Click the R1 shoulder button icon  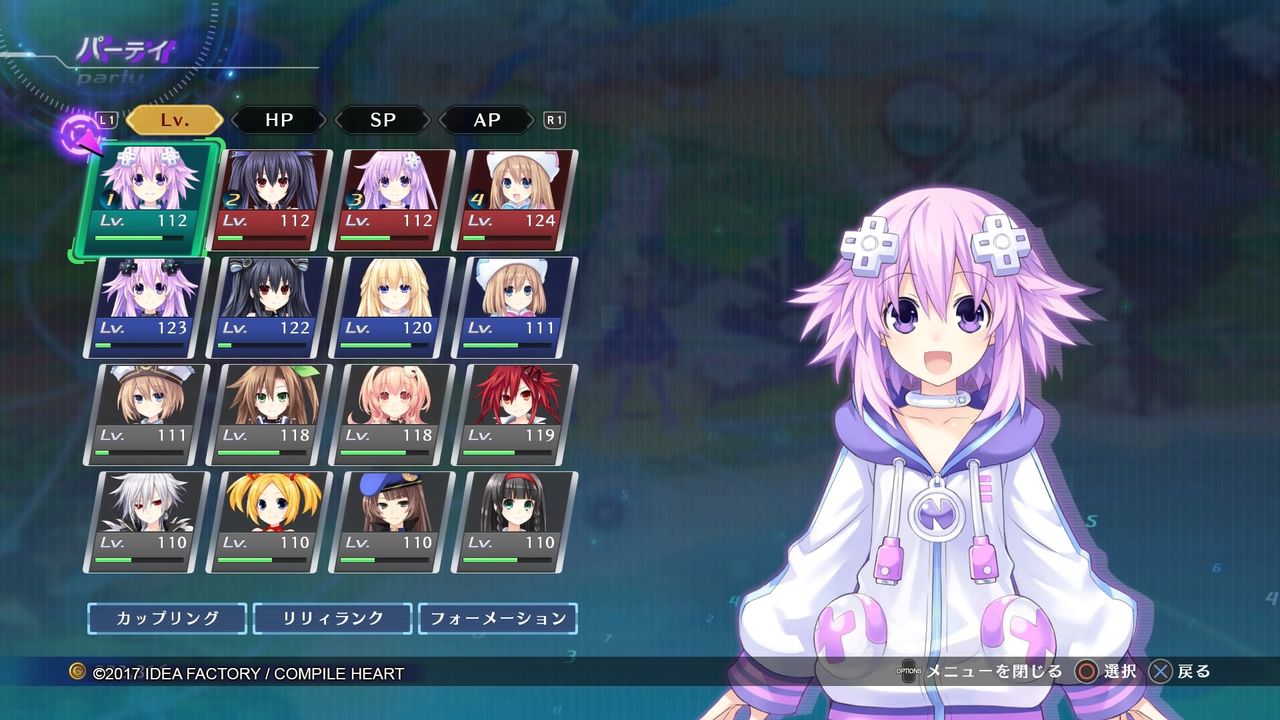pos(553,120)
